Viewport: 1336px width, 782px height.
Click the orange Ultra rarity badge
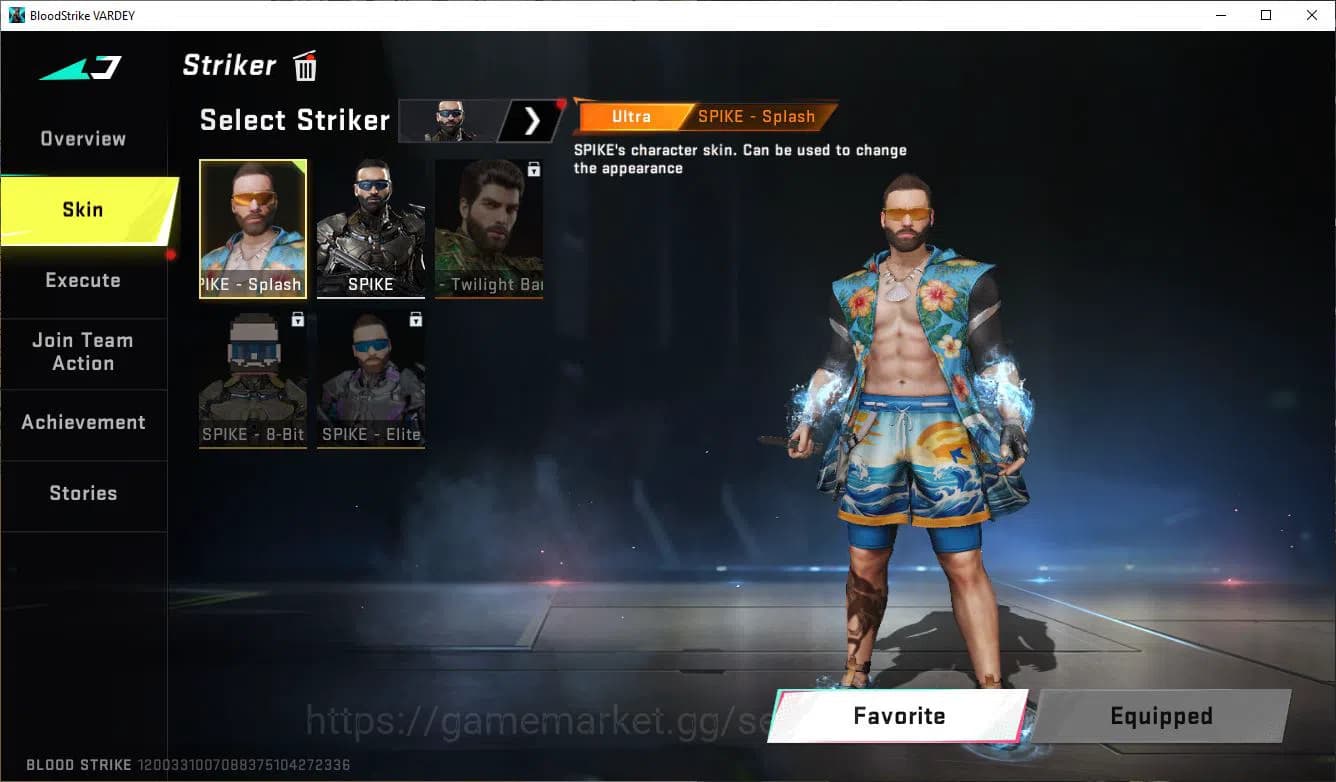[629, 116]
